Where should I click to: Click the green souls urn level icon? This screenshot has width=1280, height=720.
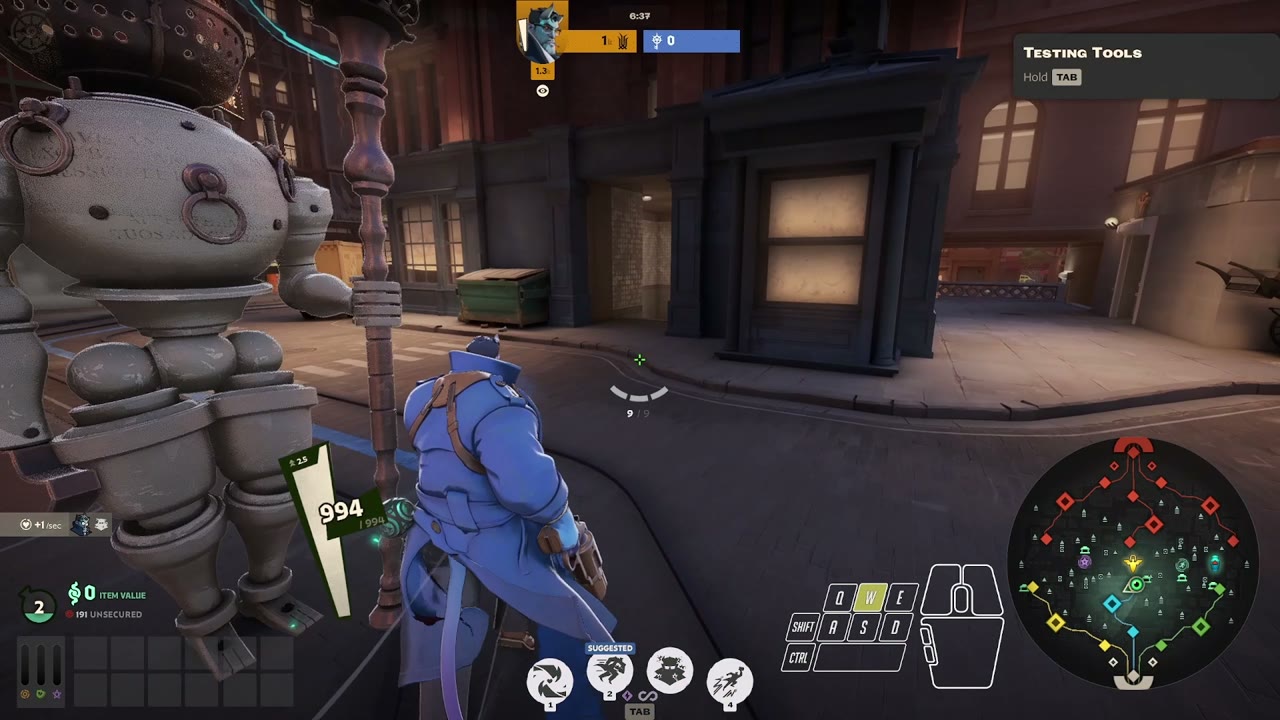click(36, 605)
